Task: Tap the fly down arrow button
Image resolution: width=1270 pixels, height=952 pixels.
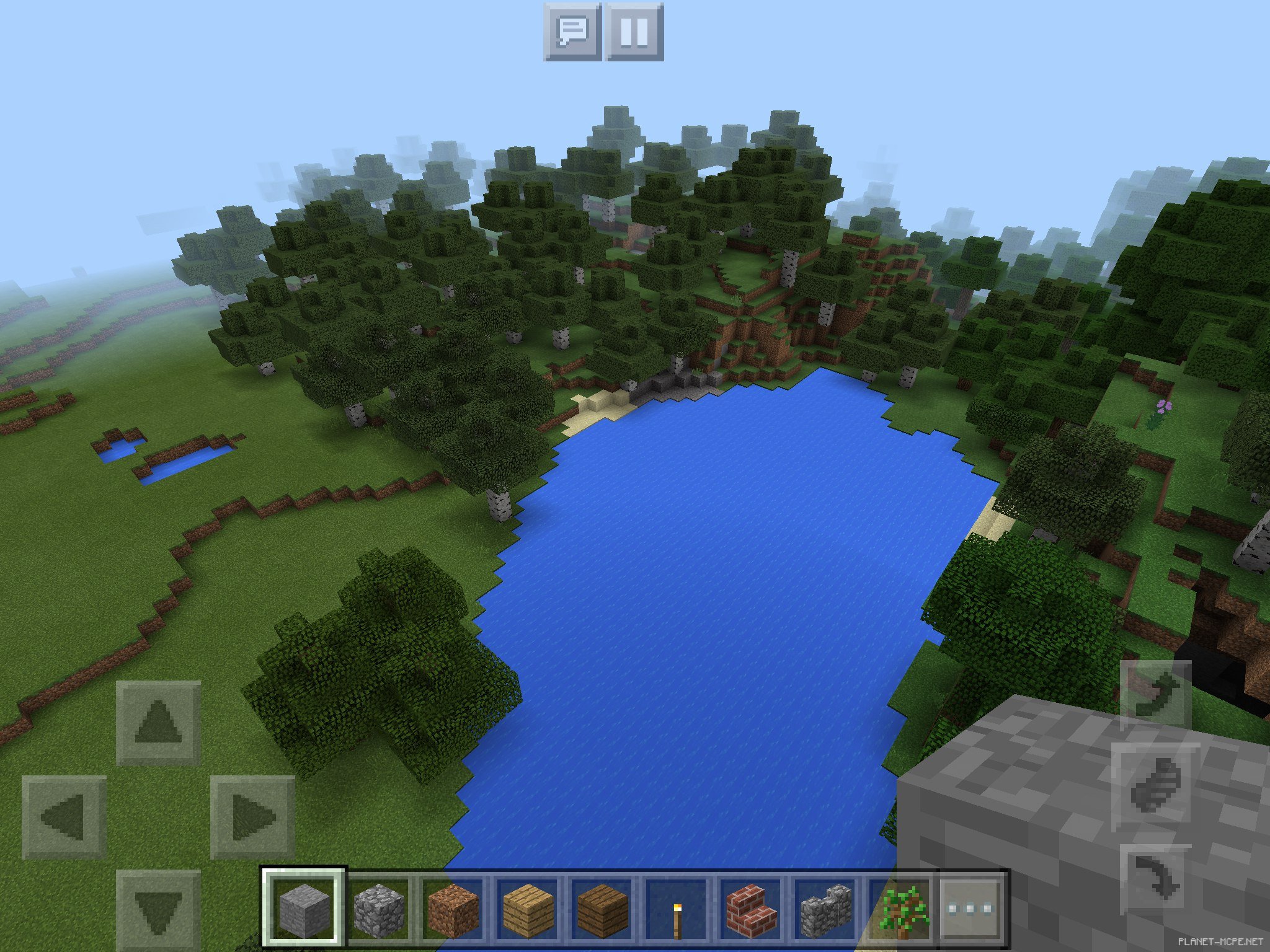Action: coord(1155,879)
